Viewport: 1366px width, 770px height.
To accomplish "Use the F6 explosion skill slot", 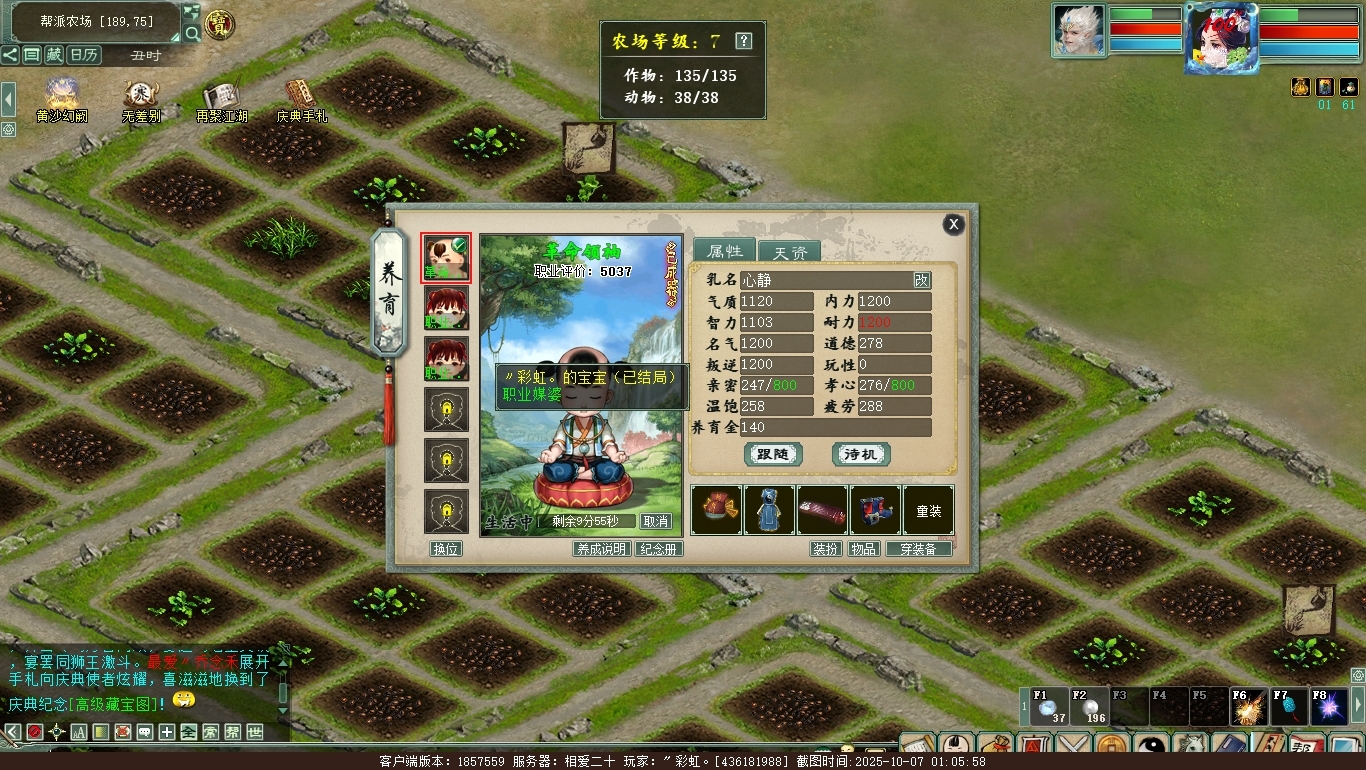I will [1249, 707].
